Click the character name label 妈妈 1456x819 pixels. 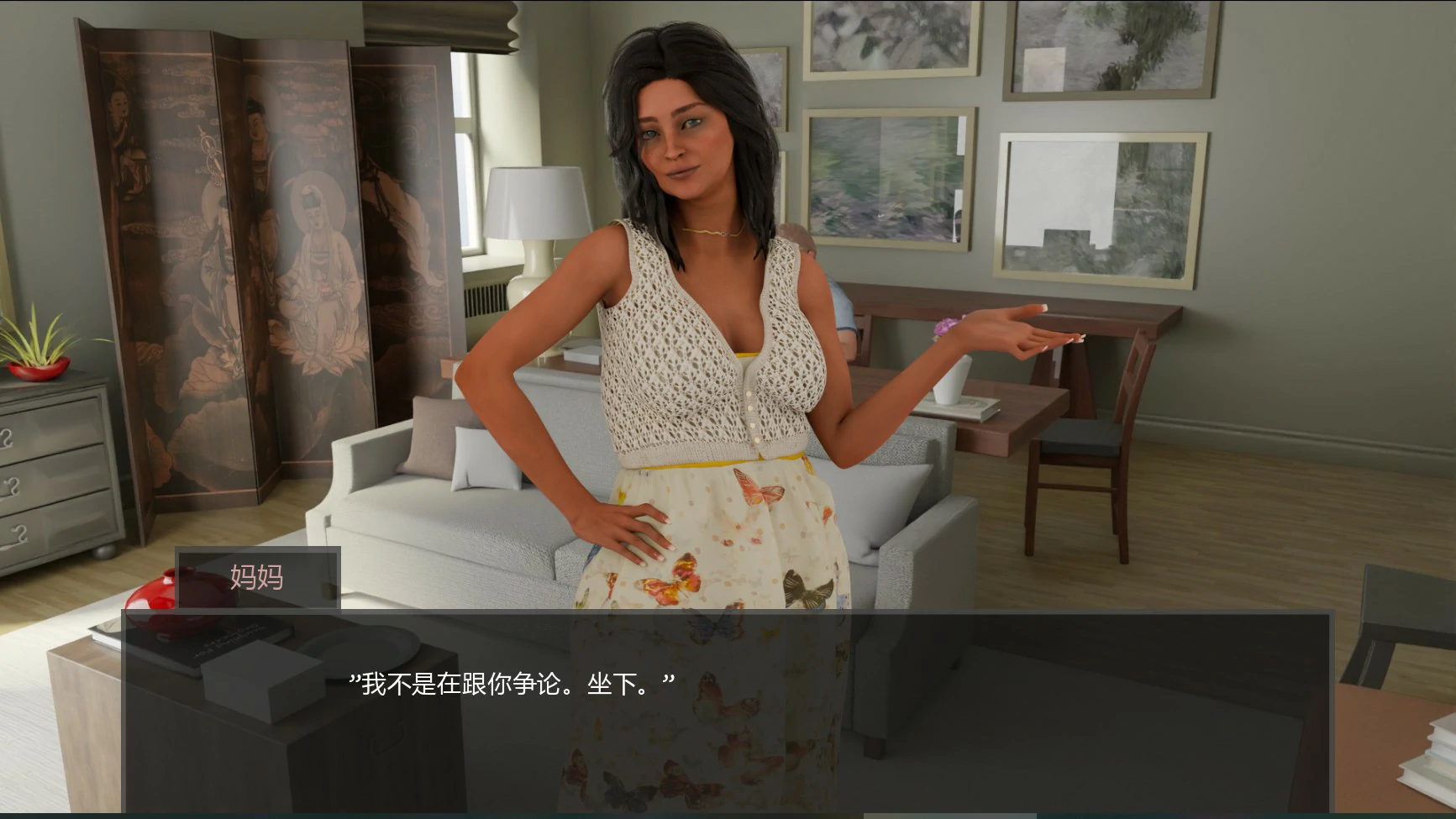[x=256, y=578]
